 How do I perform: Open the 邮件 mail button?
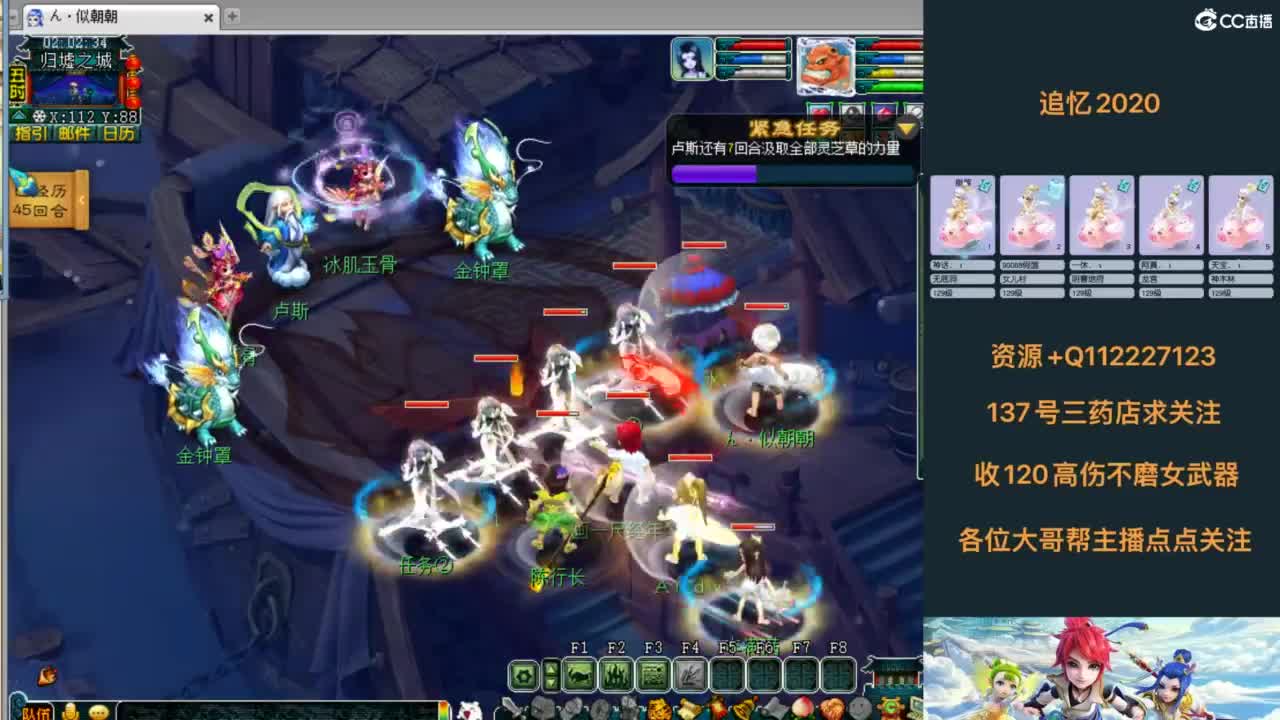[75, 132]
